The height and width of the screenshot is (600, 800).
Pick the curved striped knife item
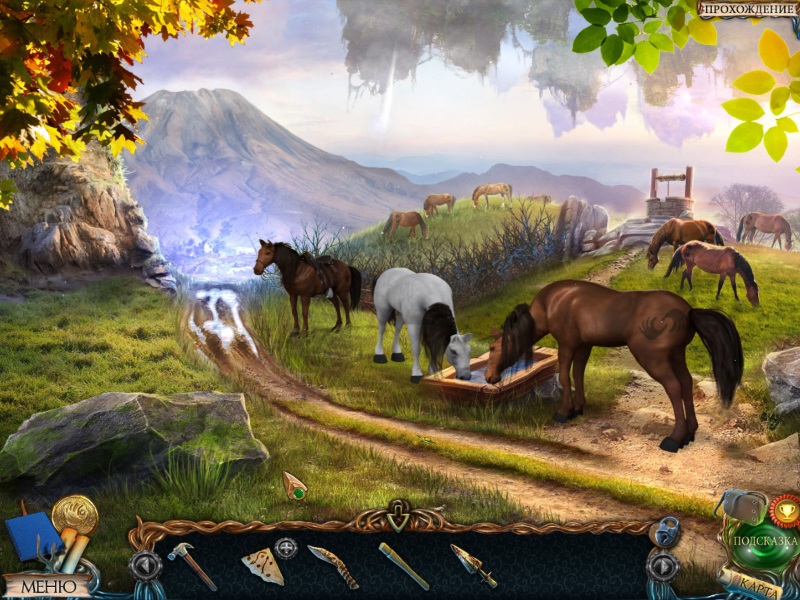(x=333, y=566)
